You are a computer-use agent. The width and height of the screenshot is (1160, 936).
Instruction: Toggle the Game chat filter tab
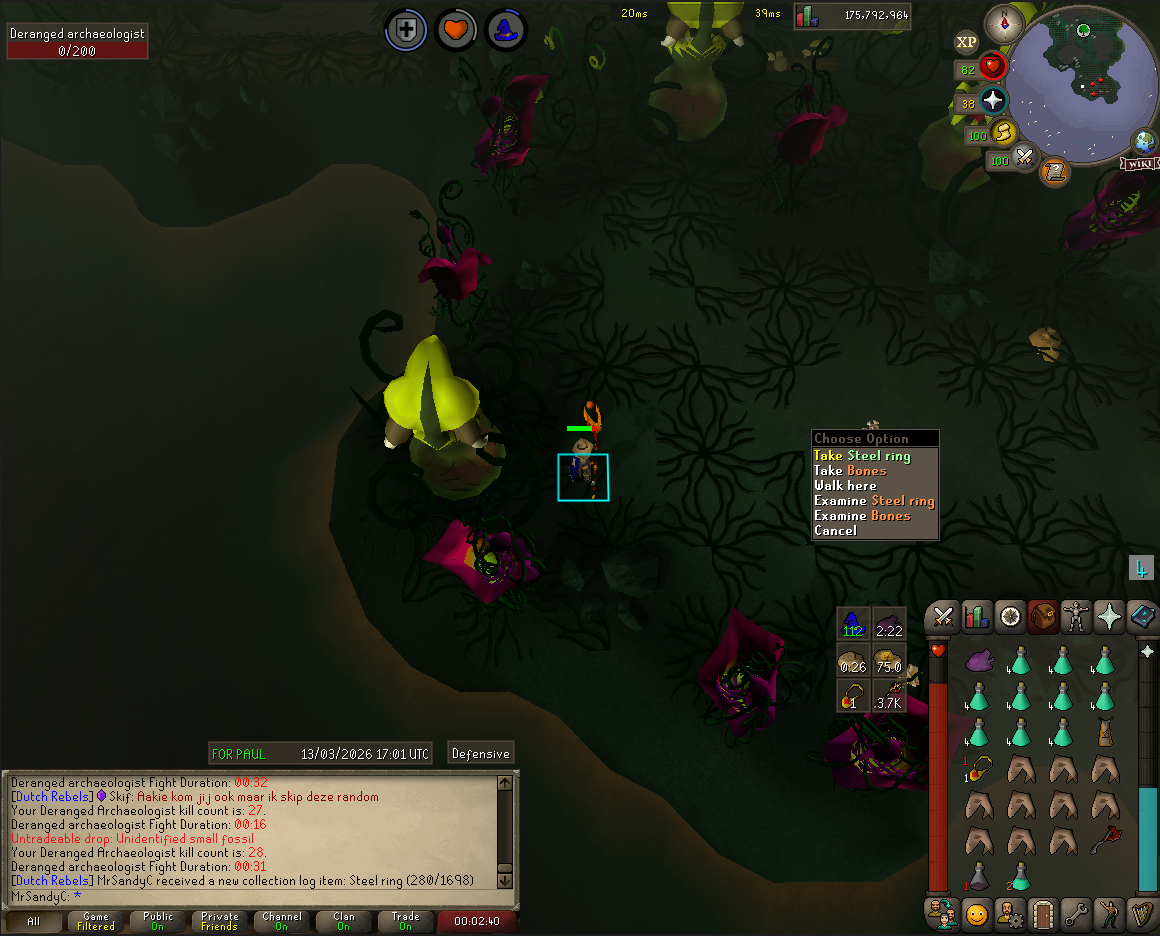tap(96, 921)
